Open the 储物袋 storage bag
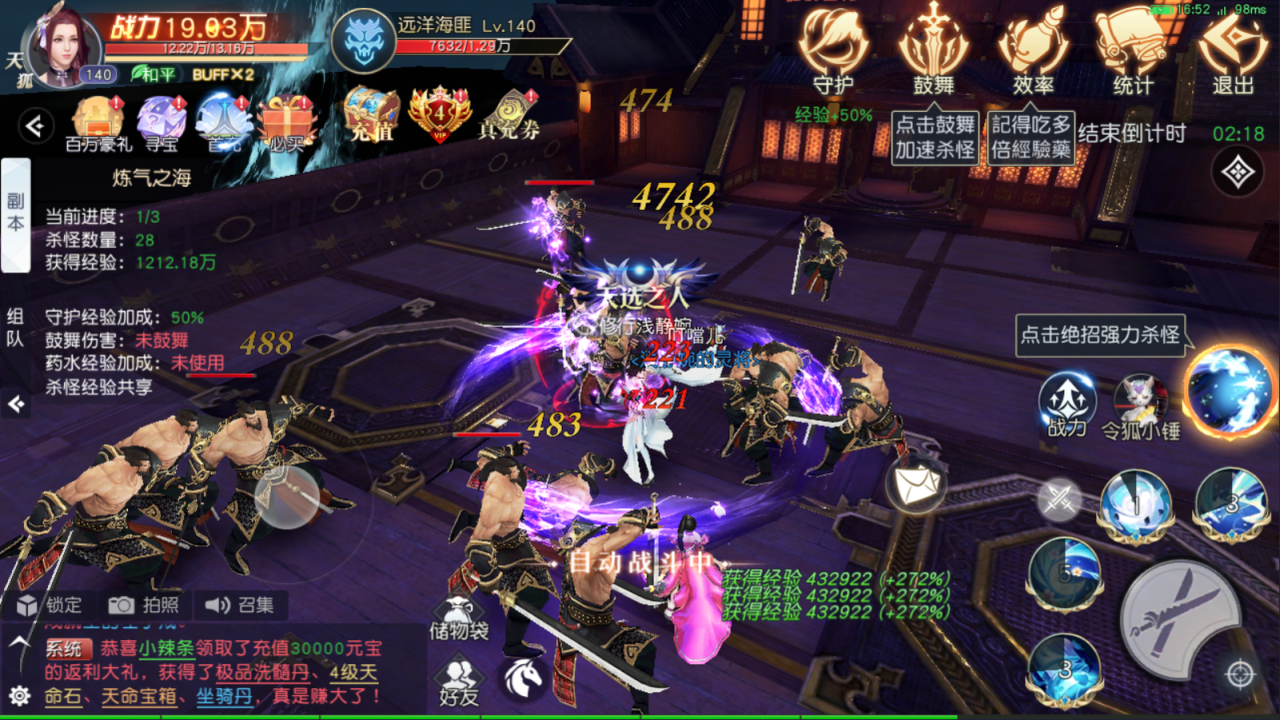 pos(459,618)
